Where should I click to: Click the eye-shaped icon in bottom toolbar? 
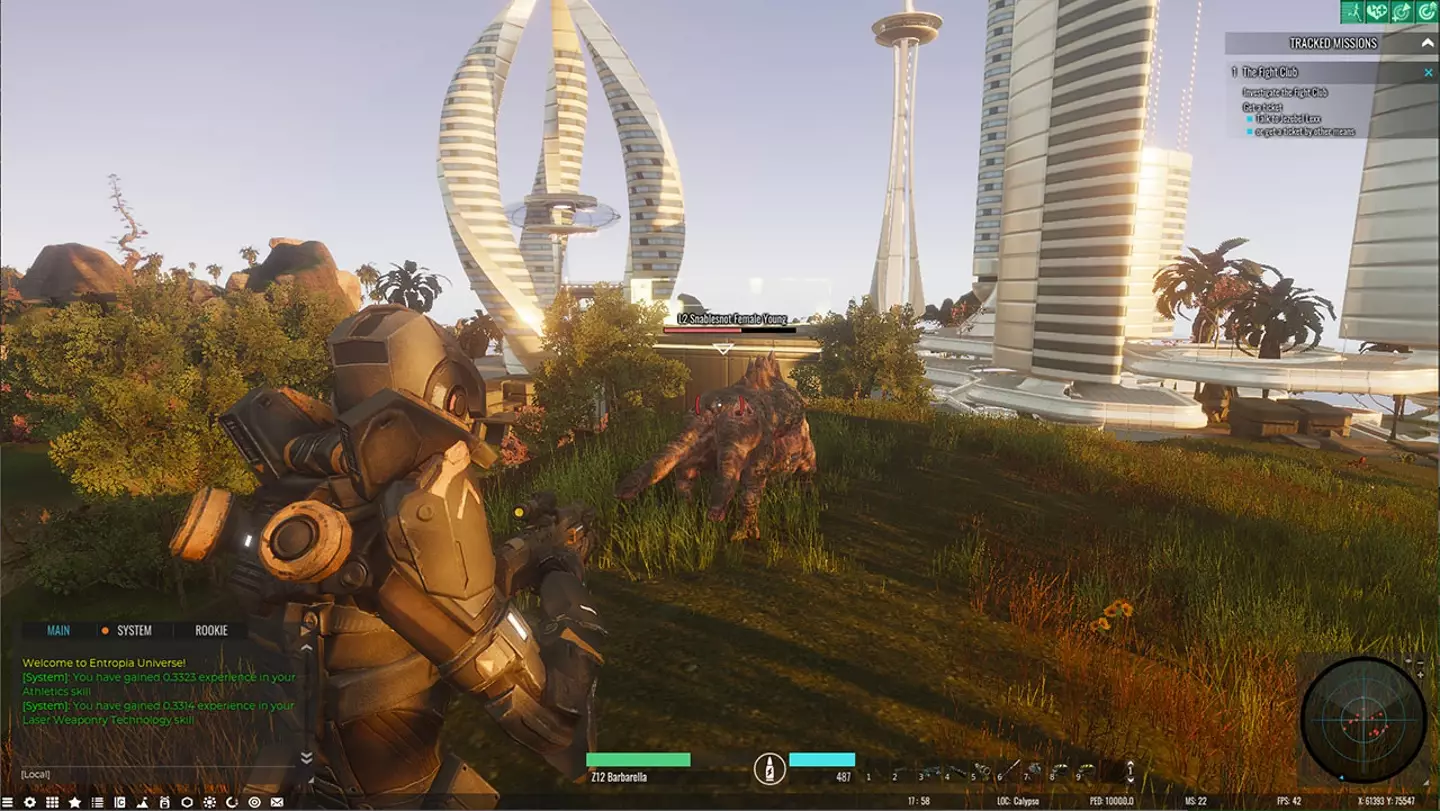click(254, 802)
